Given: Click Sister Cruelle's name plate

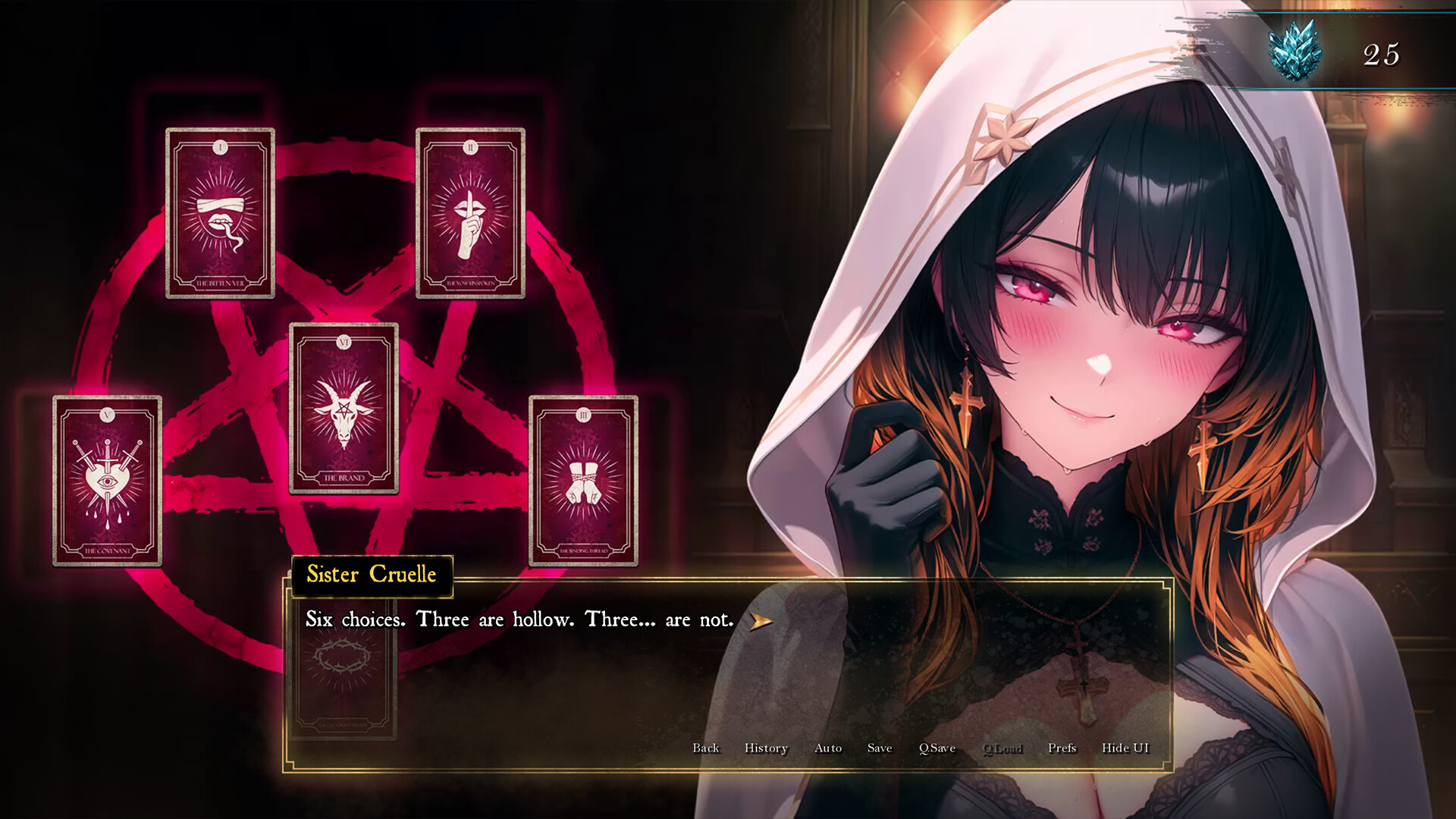Looking at the screenshot, I should pyautogui.click(x=371, y=575).
